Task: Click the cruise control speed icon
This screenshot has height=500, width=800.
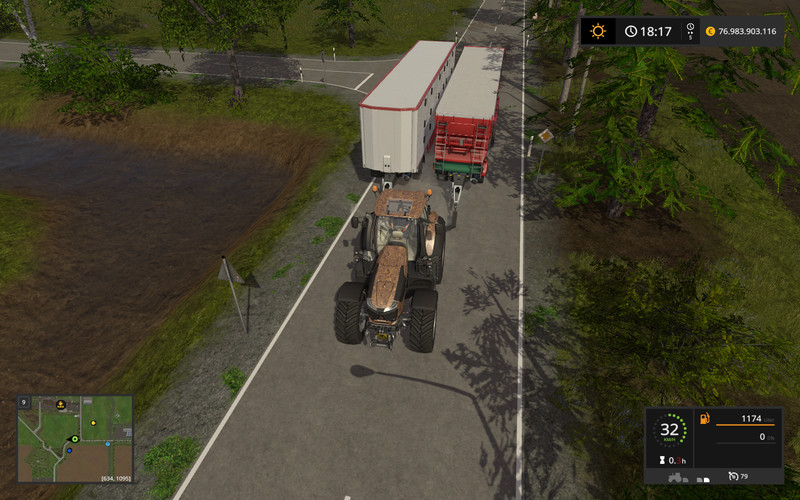Action: pos(733,475)
